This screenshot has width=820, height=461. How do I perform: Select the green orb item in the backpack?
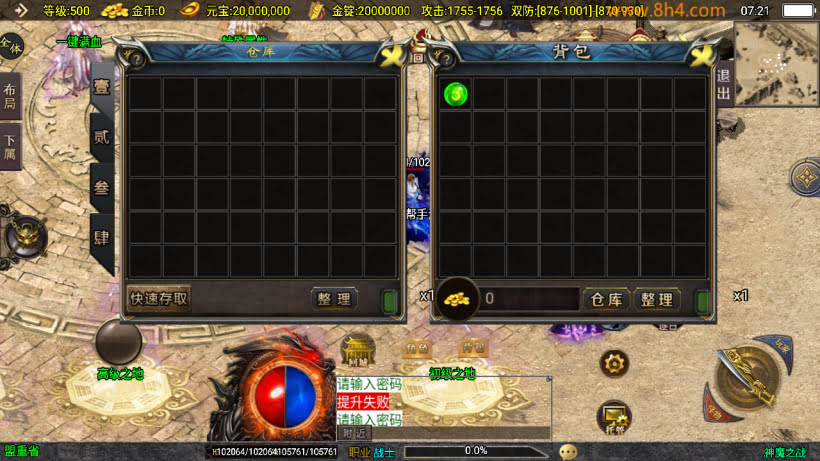point(456,94)
